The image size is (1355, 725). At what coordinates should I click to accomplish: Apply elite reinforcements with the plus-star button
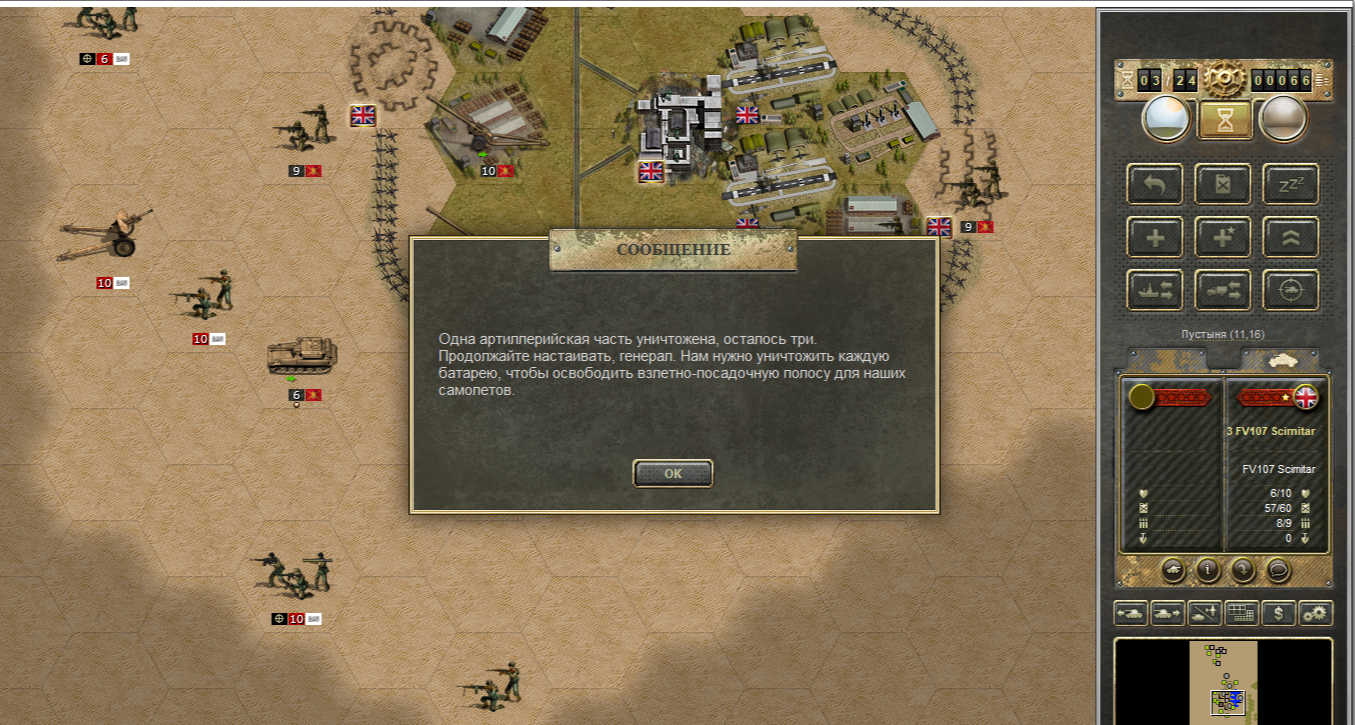tap(1222, 237)
